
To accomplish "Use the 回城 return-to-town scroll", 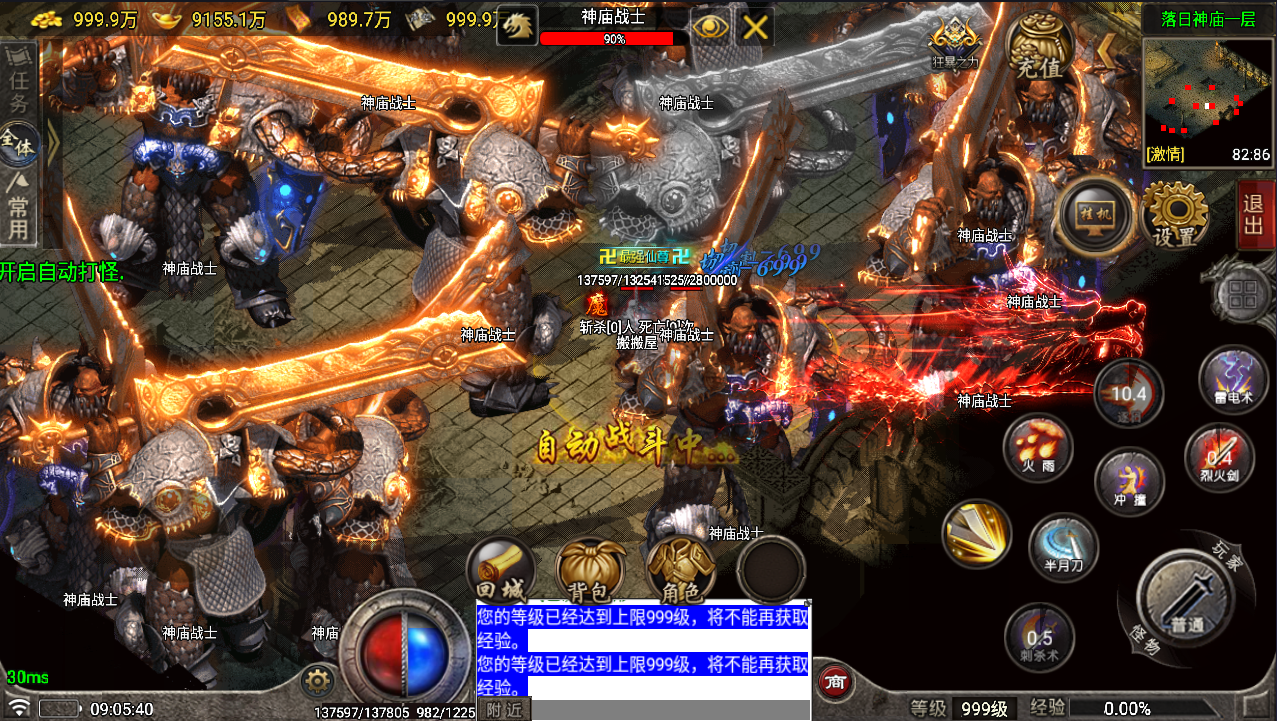I will pos(500,572).
